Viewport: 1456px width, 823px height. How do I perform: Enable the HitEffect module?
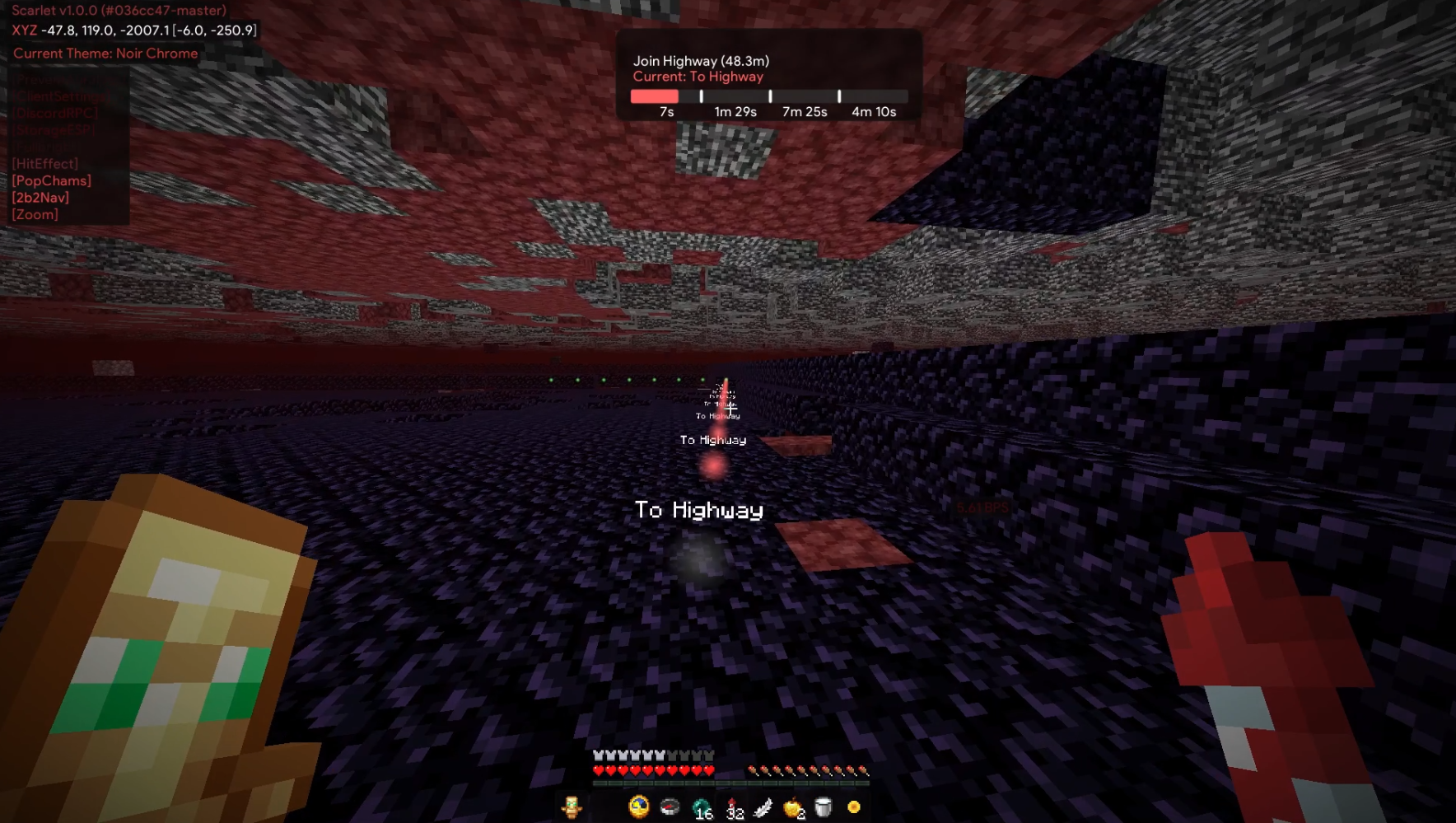tap(45, 163)
